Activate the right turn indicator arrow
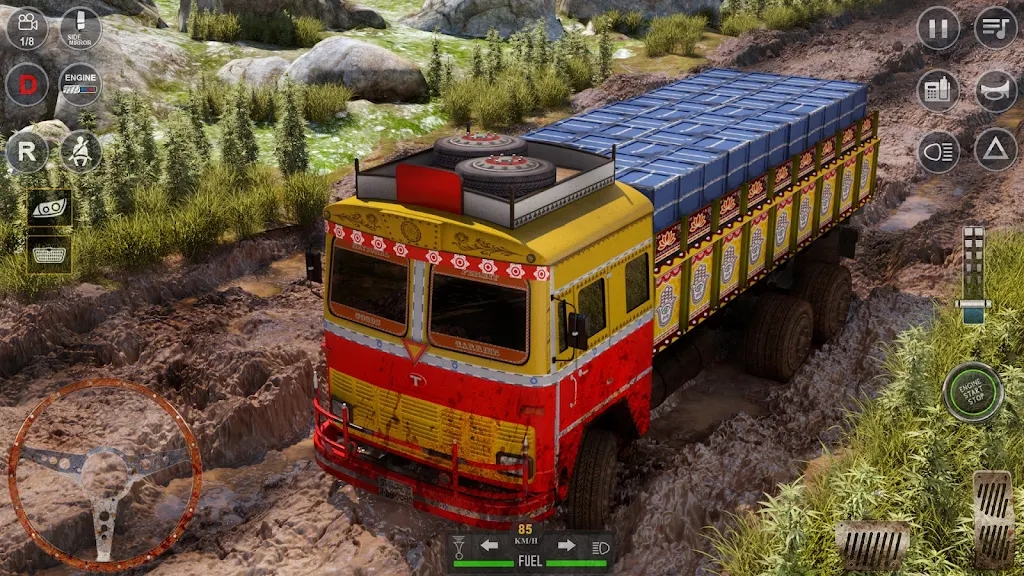Screen dimensions: 1024x576 [566, 546]
